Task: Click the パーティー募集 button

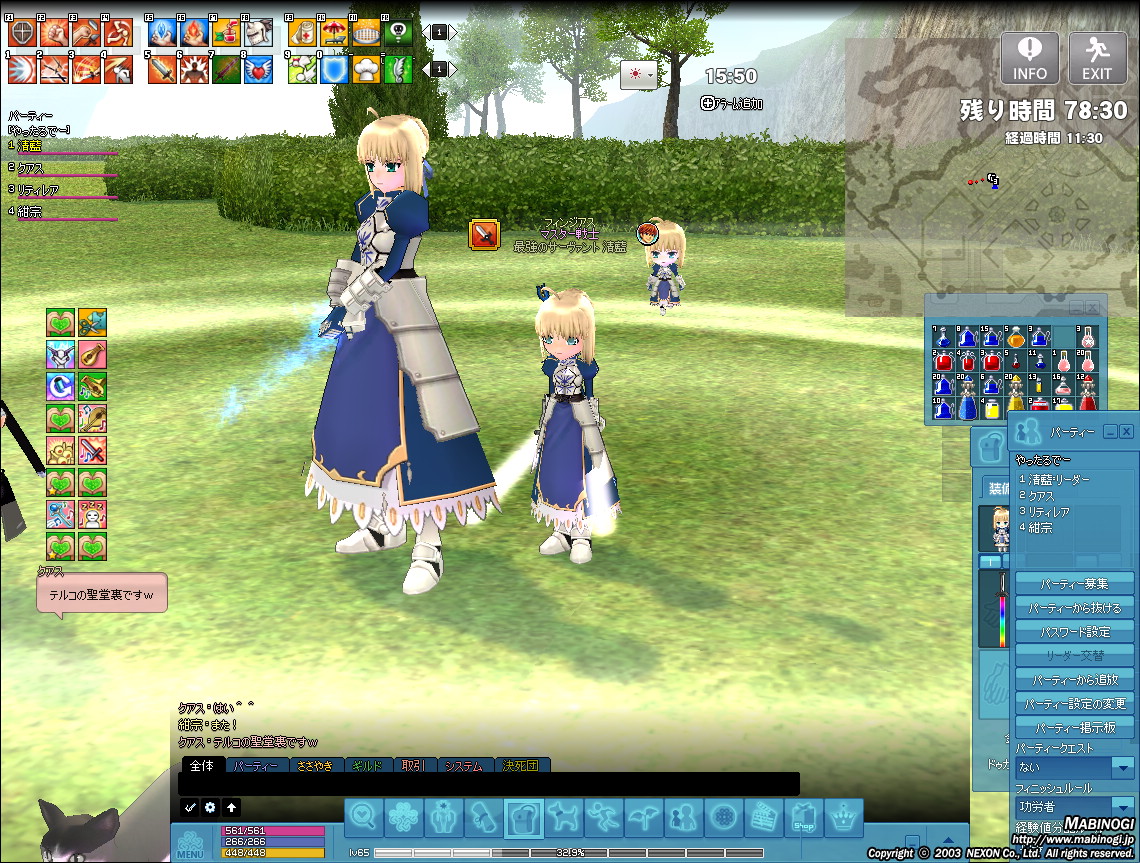Action: [1074, 584]
